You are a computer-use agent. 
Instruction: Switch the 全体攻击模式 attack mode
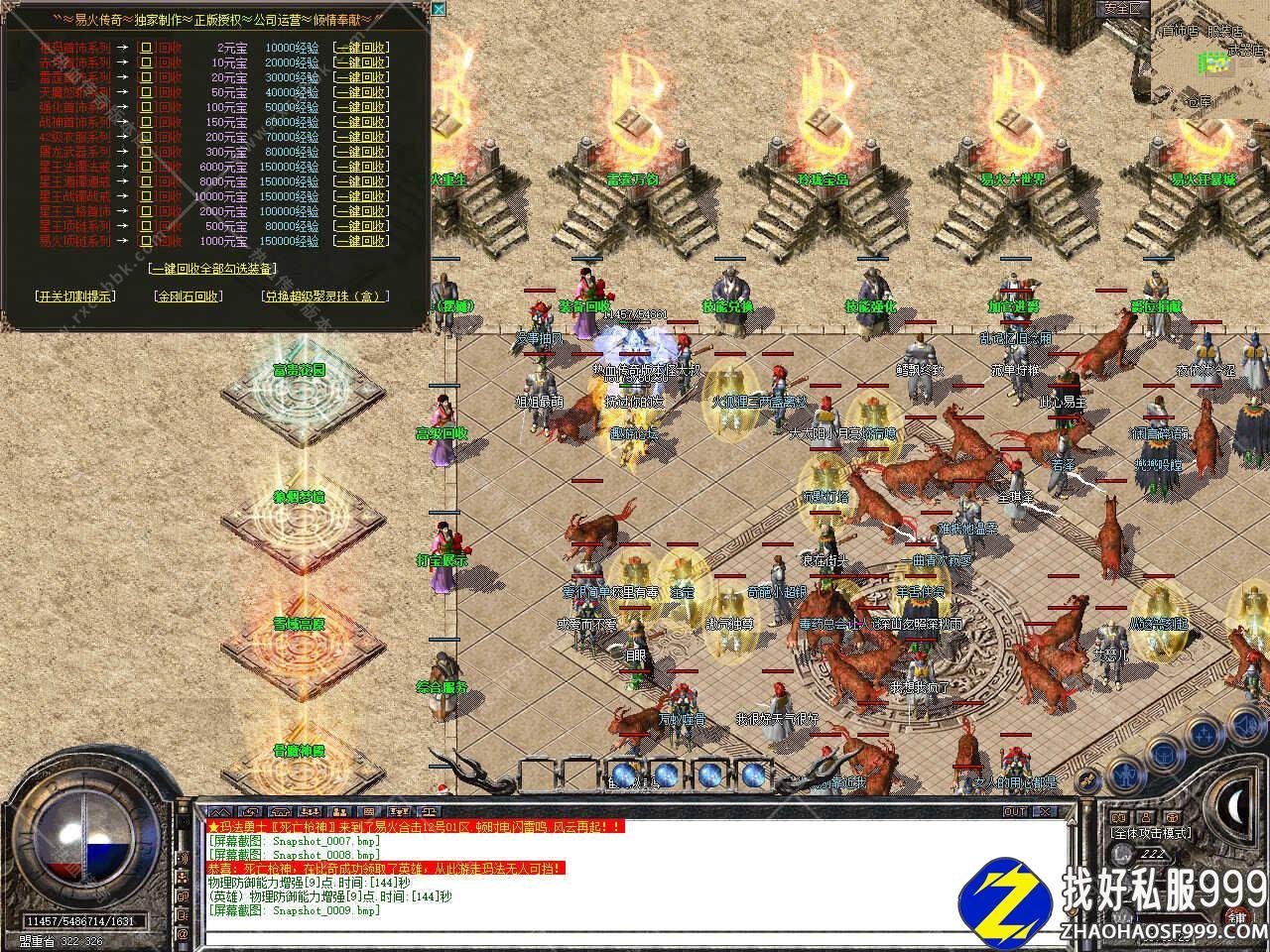(x=1151, y=833)
